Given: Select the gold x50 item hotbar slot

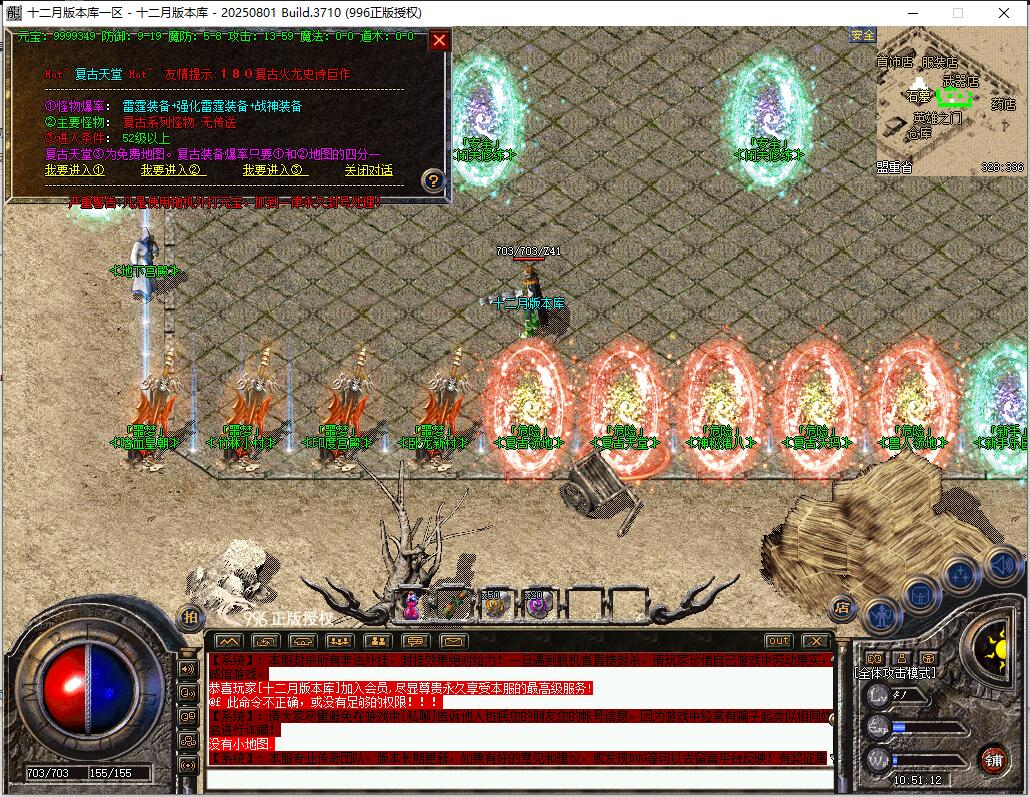Looking at the screenshot, I should [x=495, y=603].
